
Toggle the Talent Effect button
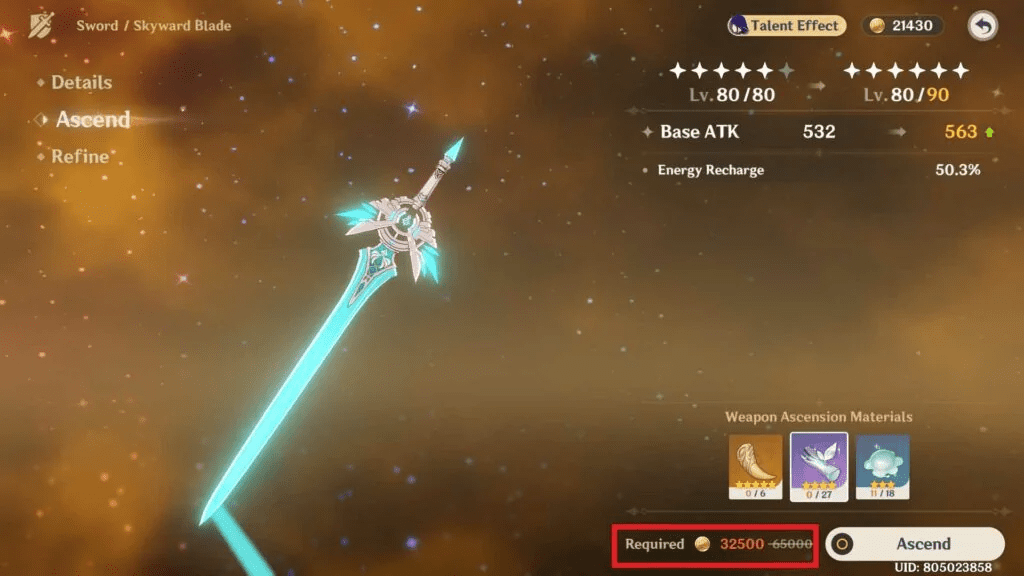786,26
